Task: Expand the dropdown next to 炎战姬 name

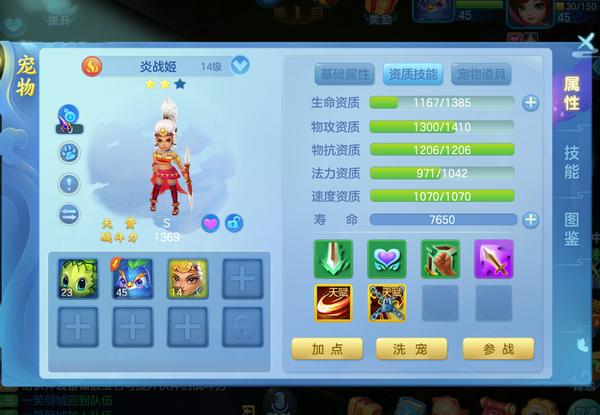Action: (x=240, y=66)
